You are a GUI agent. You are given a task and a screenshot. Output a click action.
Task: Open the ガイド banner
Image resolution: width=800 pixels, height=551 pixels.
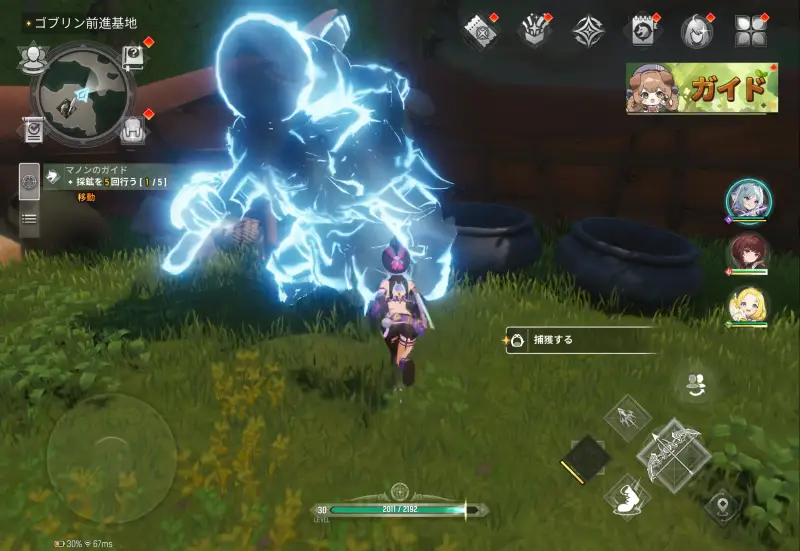tap(702, 88)
